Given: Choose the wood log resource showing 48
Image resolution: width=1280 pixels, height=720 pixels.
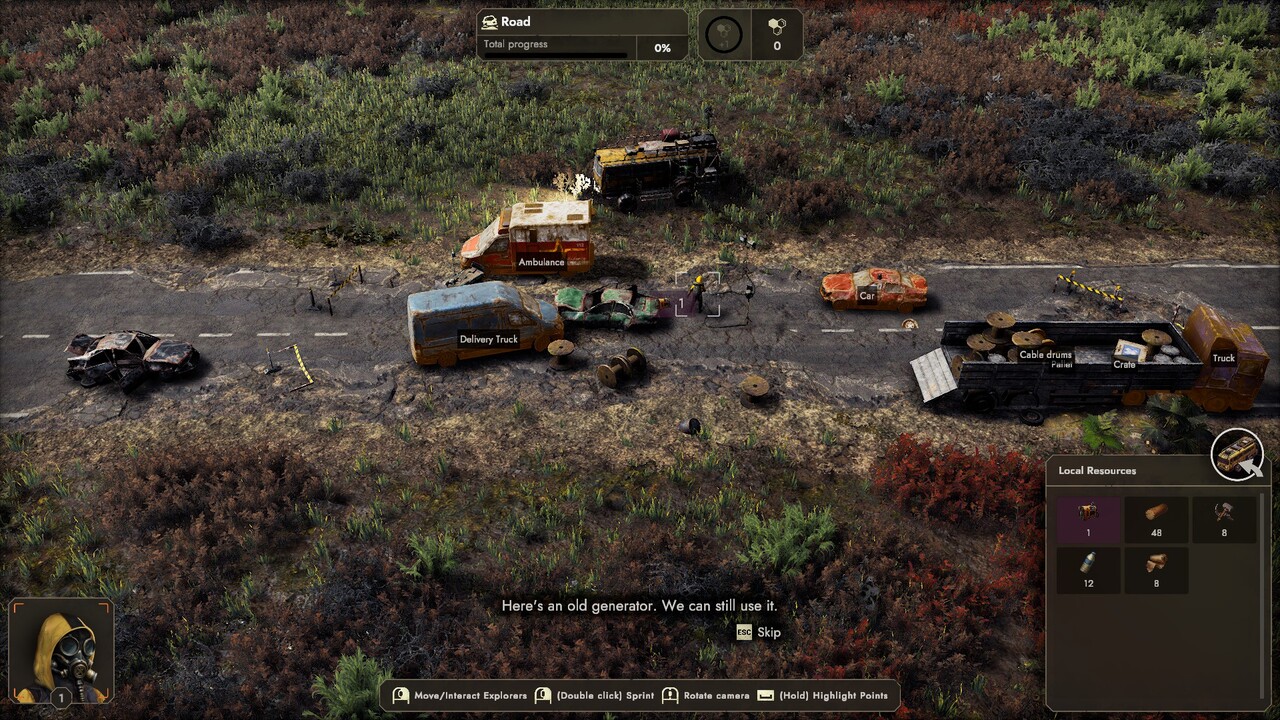Looking at the screenshot, I should [x=1156, y=520].
